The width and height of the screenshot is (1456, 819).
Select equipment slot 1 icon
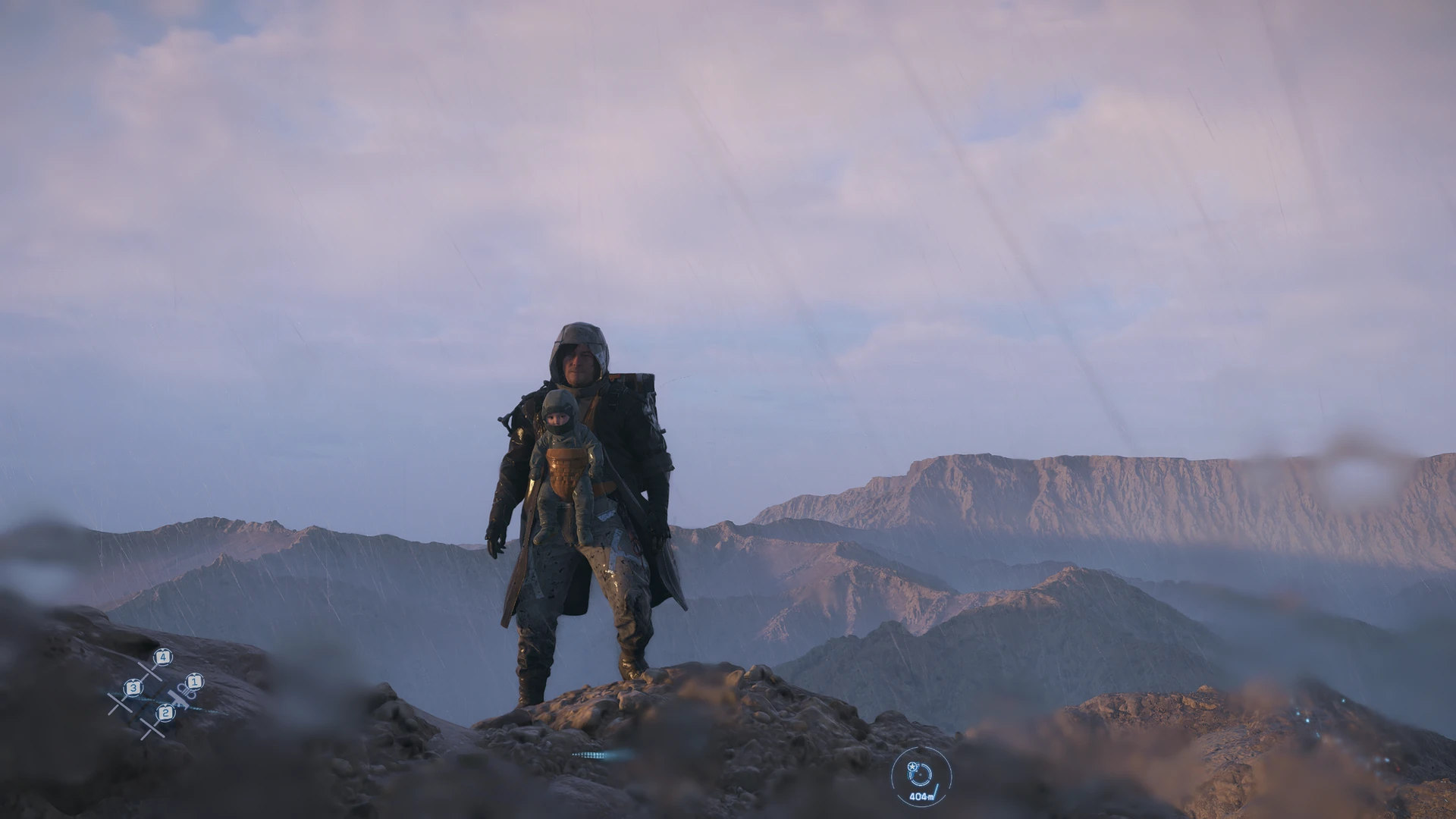(195, 682)
